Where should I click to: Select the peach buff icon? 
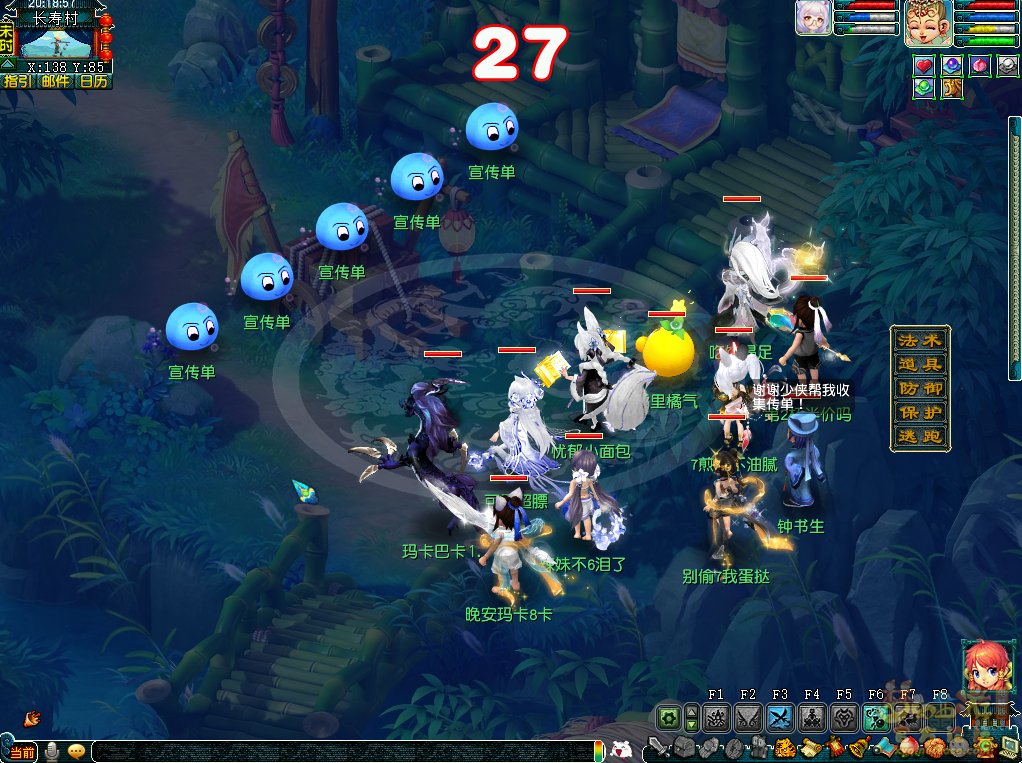tap(980, 66)
